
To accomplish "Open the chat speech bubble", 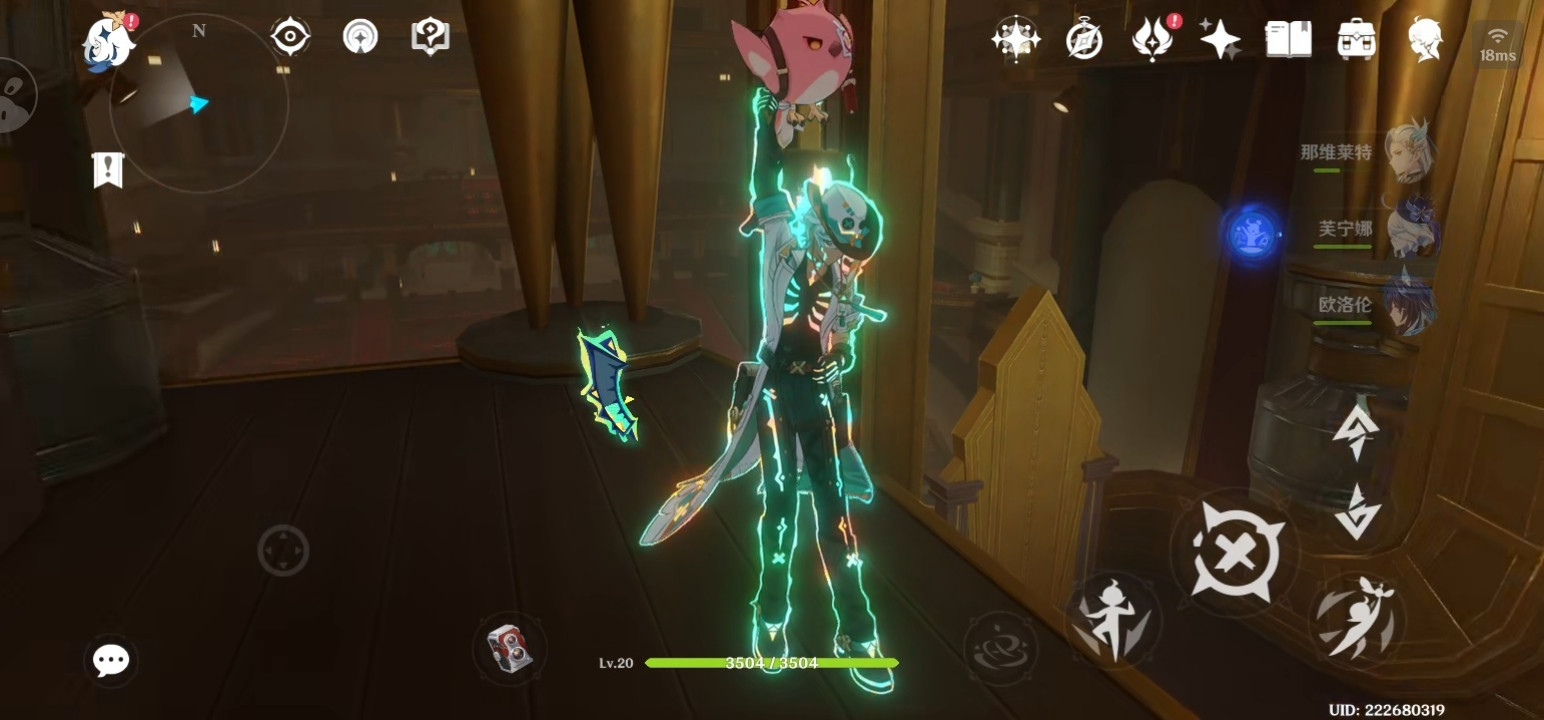I will [x=110, y=660].
